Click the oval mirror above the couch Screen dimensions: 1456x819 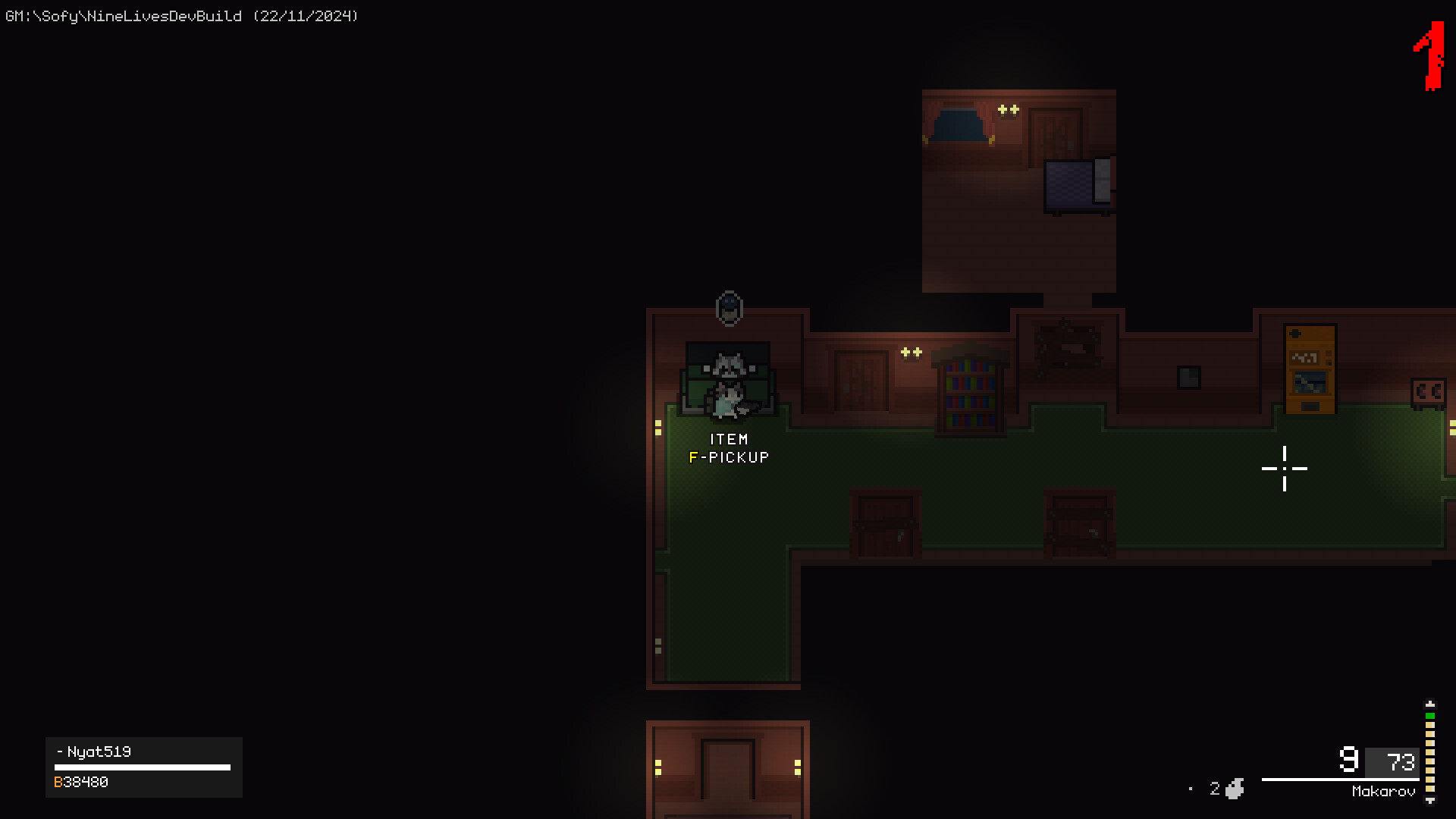tap(729, 308)
